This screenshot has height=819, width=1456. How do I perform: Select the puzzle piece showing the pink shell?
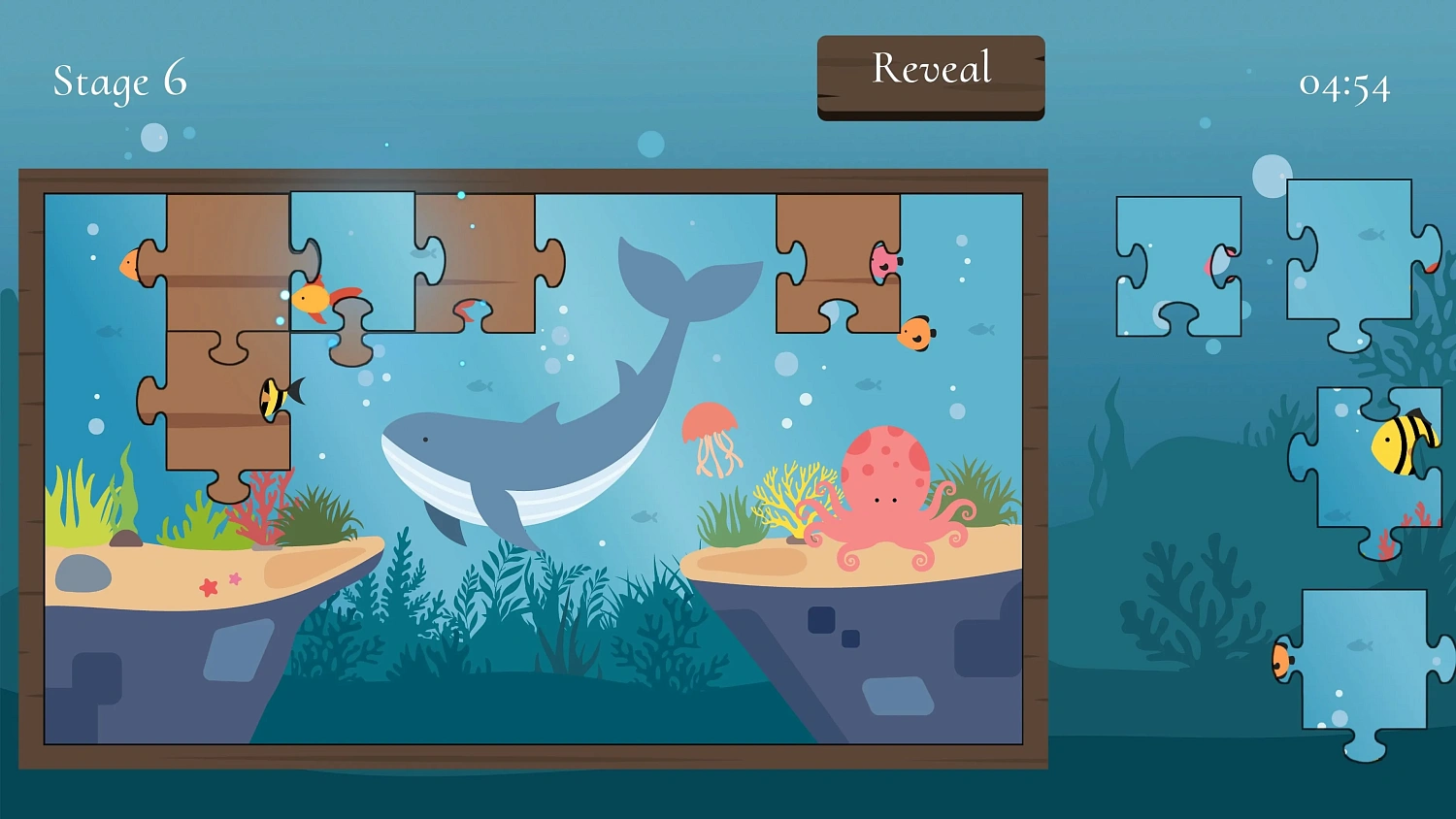pos(1177,262)
